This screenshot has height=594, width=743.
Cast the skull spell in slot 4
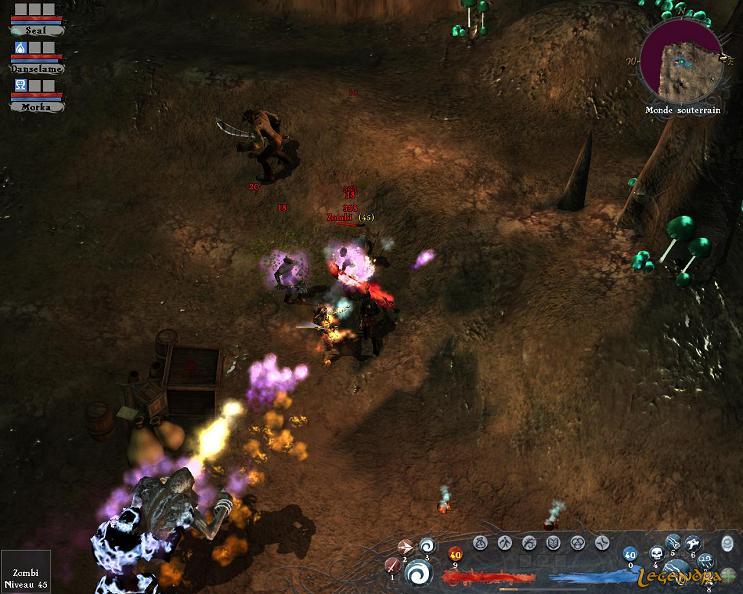click(x=655, y=552)
